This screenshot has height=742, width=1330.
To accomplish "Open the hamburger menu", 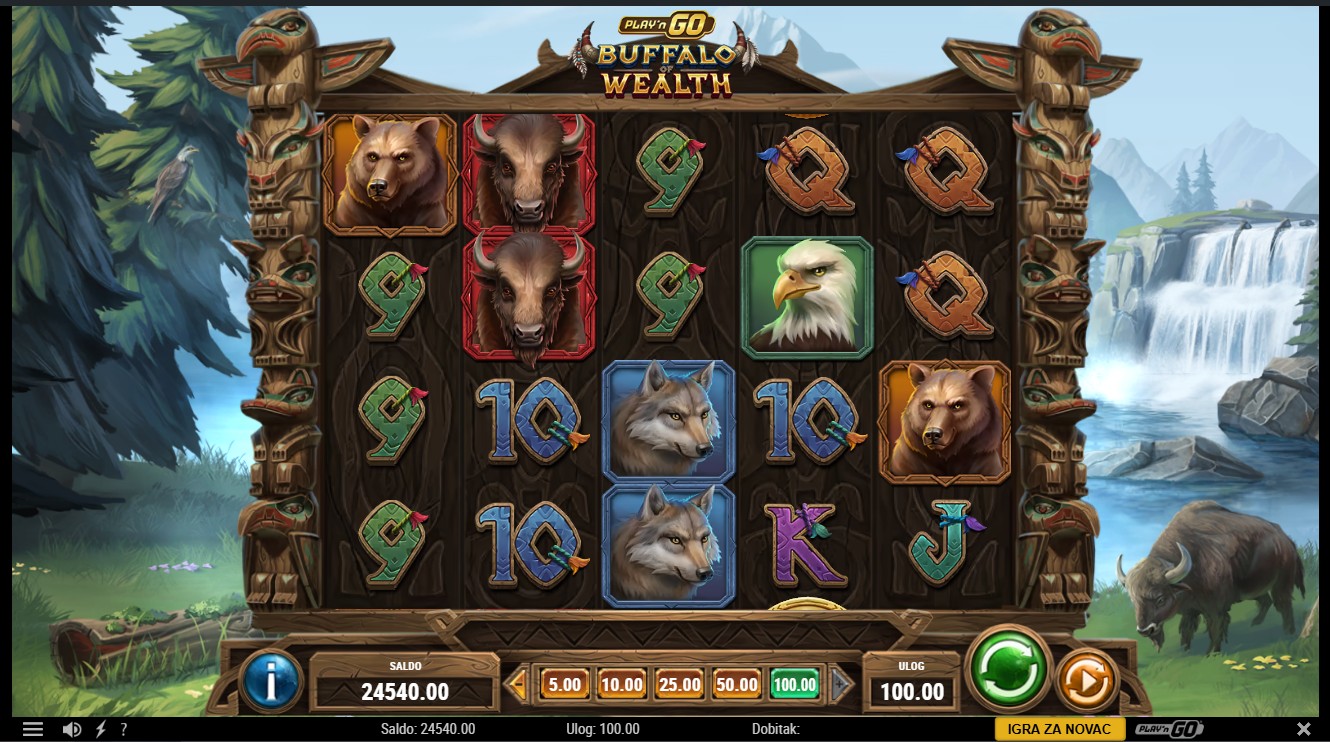I will pyautogui.click(x=33, y=729).
